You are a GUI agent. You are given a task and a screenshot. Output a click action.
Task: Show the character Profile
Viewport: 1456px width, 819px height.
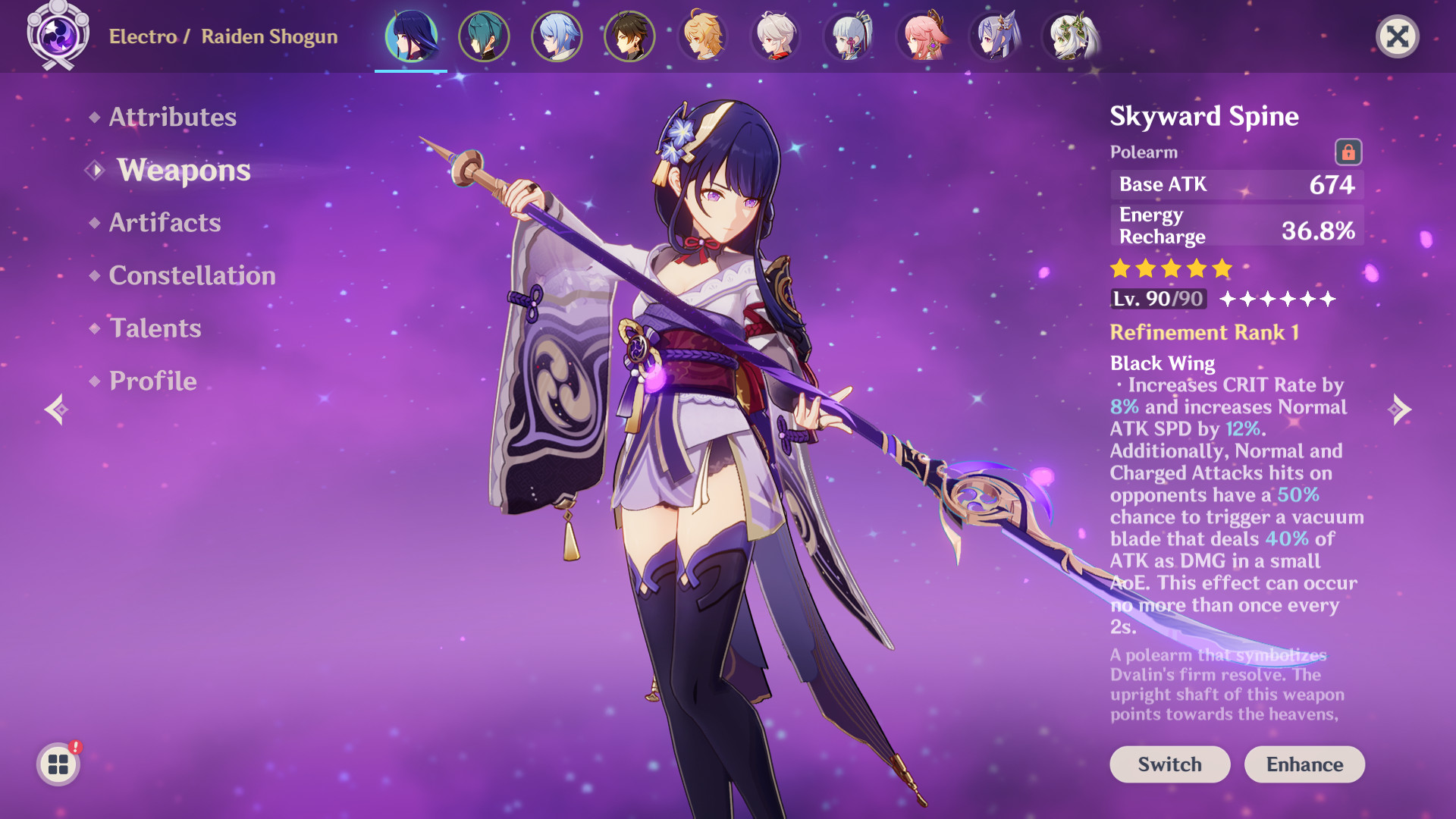152,381
